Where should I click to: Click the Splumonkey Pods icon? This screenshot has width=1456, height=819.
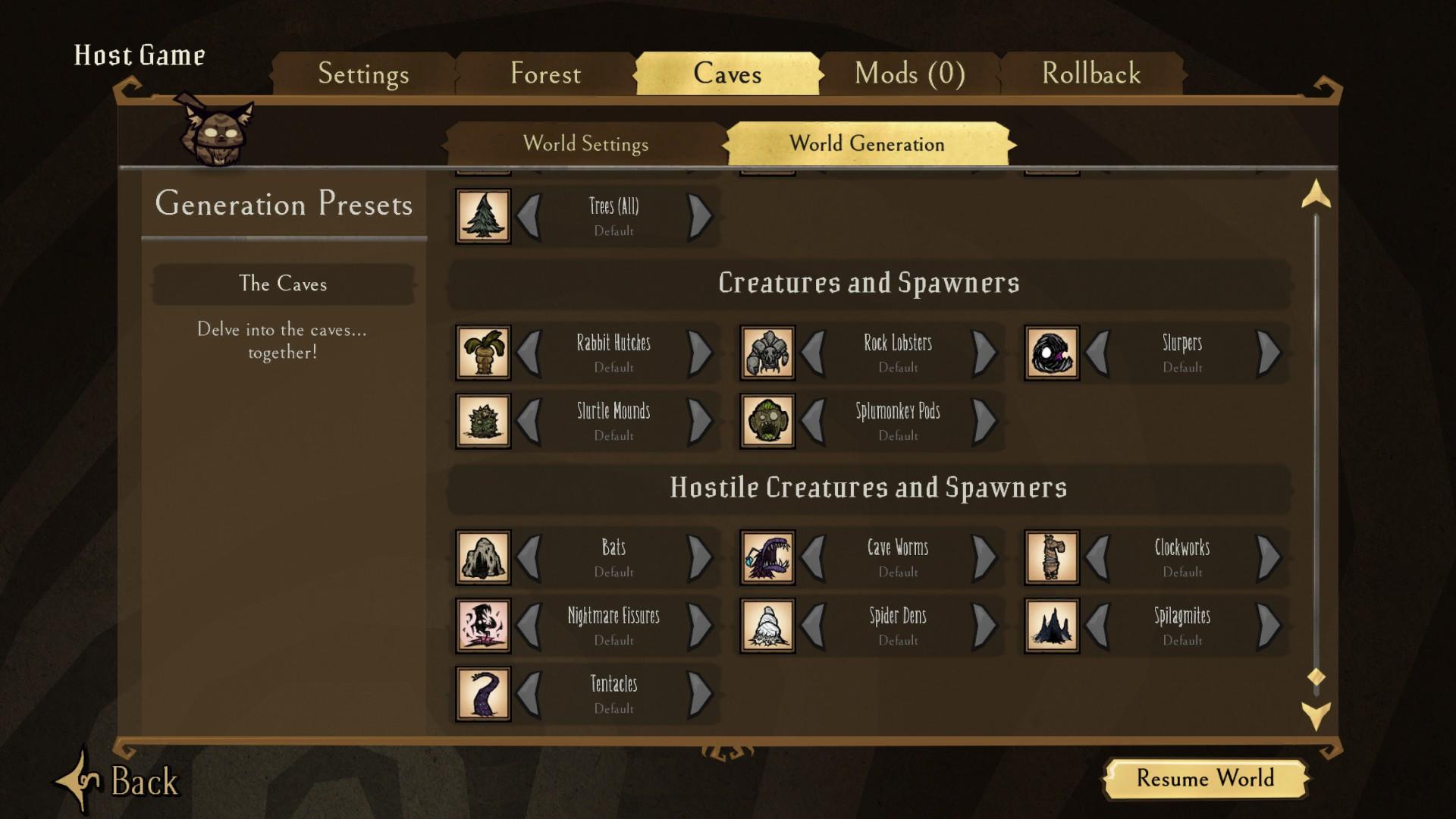767,422
